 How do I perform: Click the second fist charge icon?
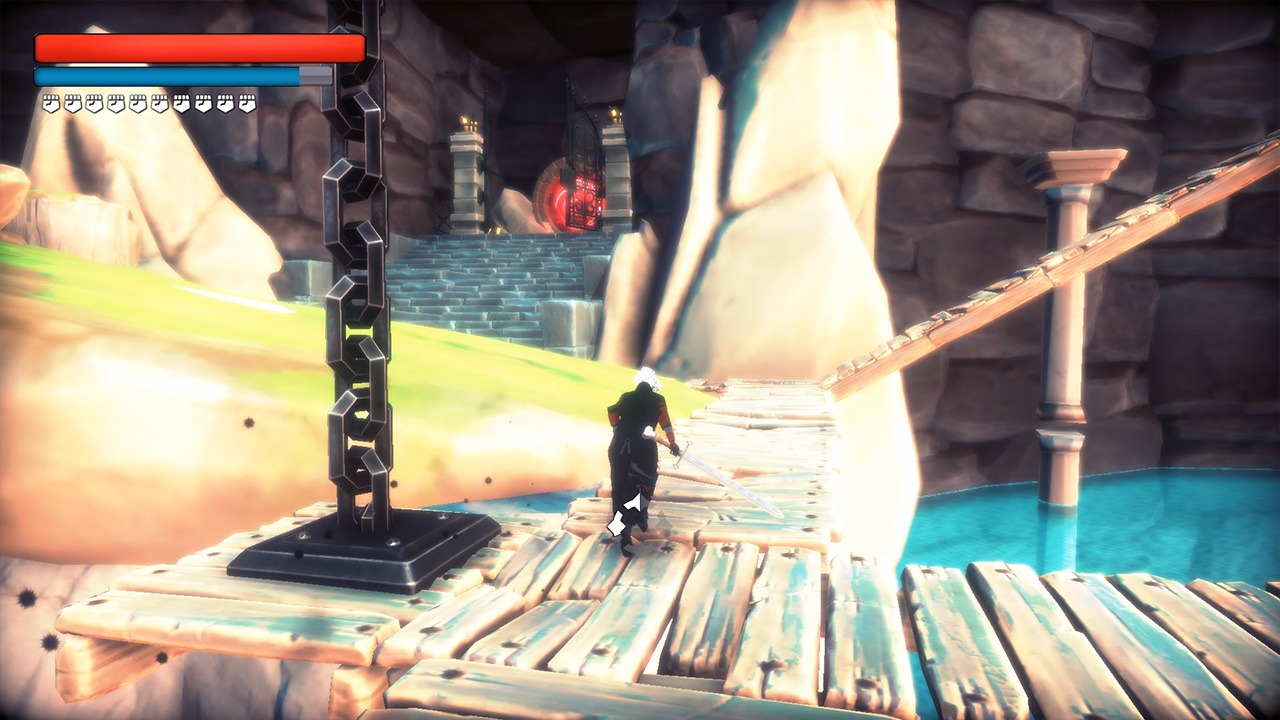(x=72, y=102)
